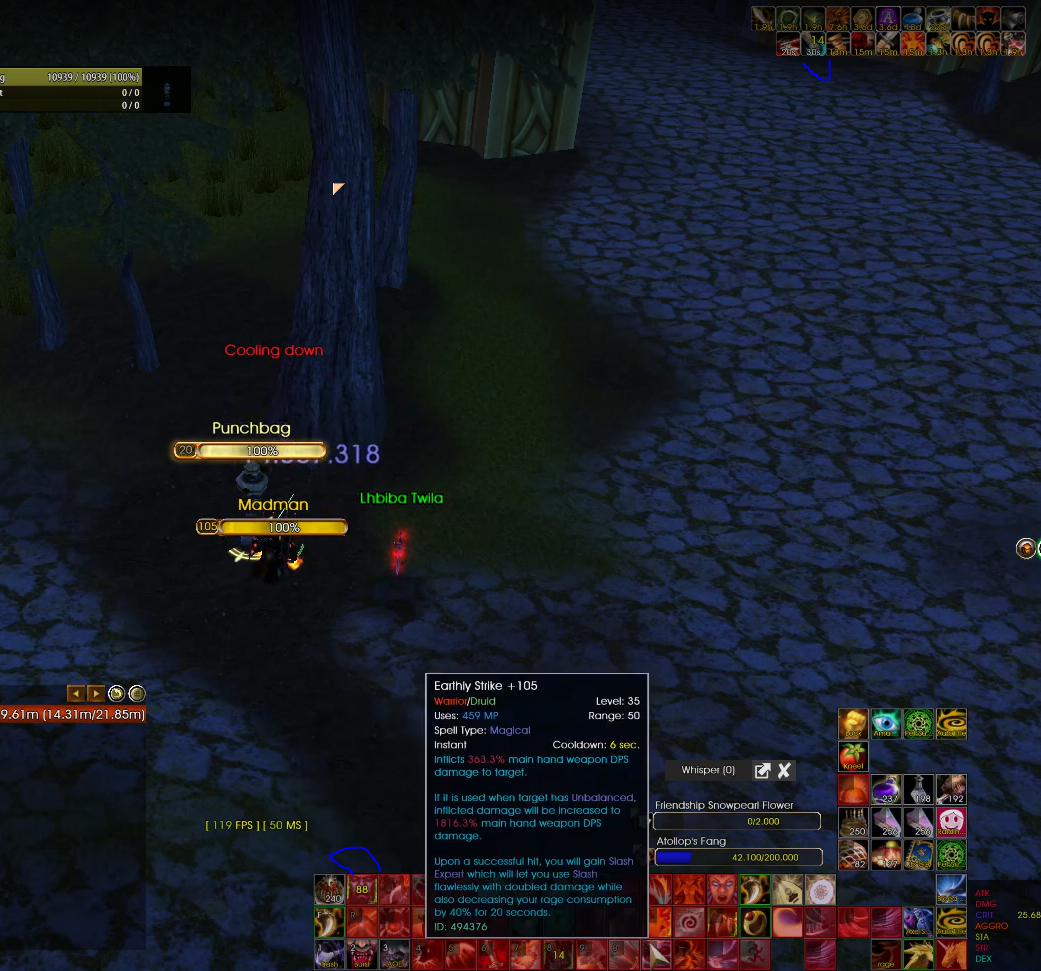1041x971 pixels.
Task: Select the yellow dragon skill icon
Action: pos(918,954)
